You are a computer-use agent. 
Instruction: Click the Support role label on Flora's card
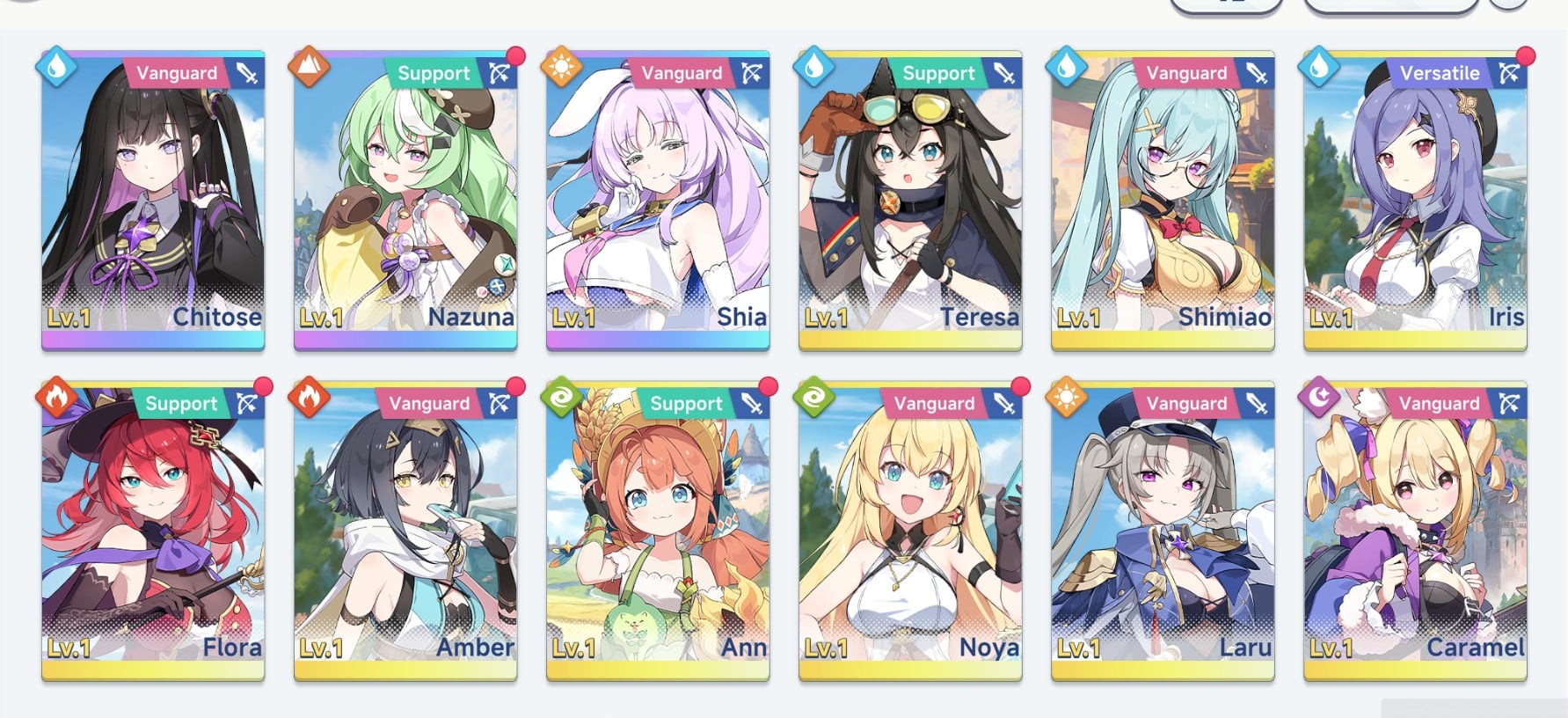[182, 404]
